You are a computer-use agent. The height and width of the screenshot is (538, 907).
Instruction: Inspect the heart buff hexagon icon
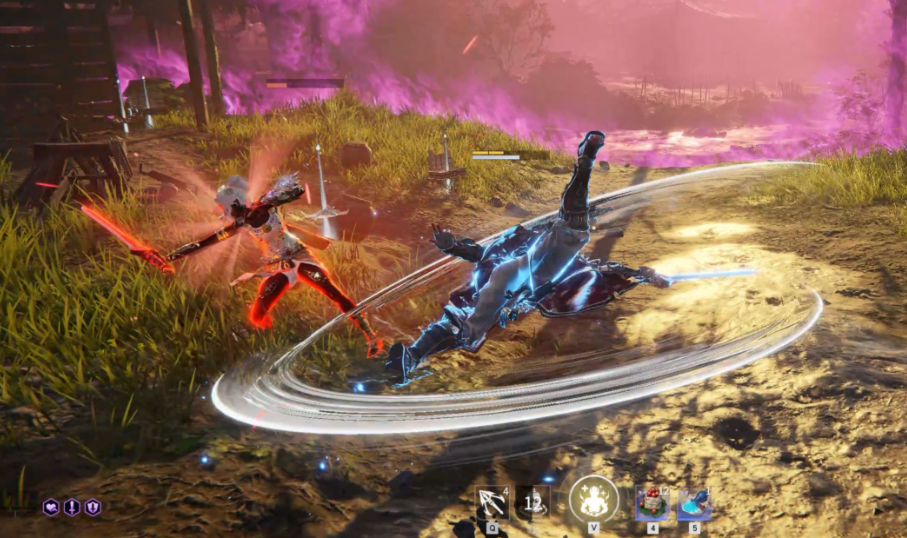coord(50,507)
